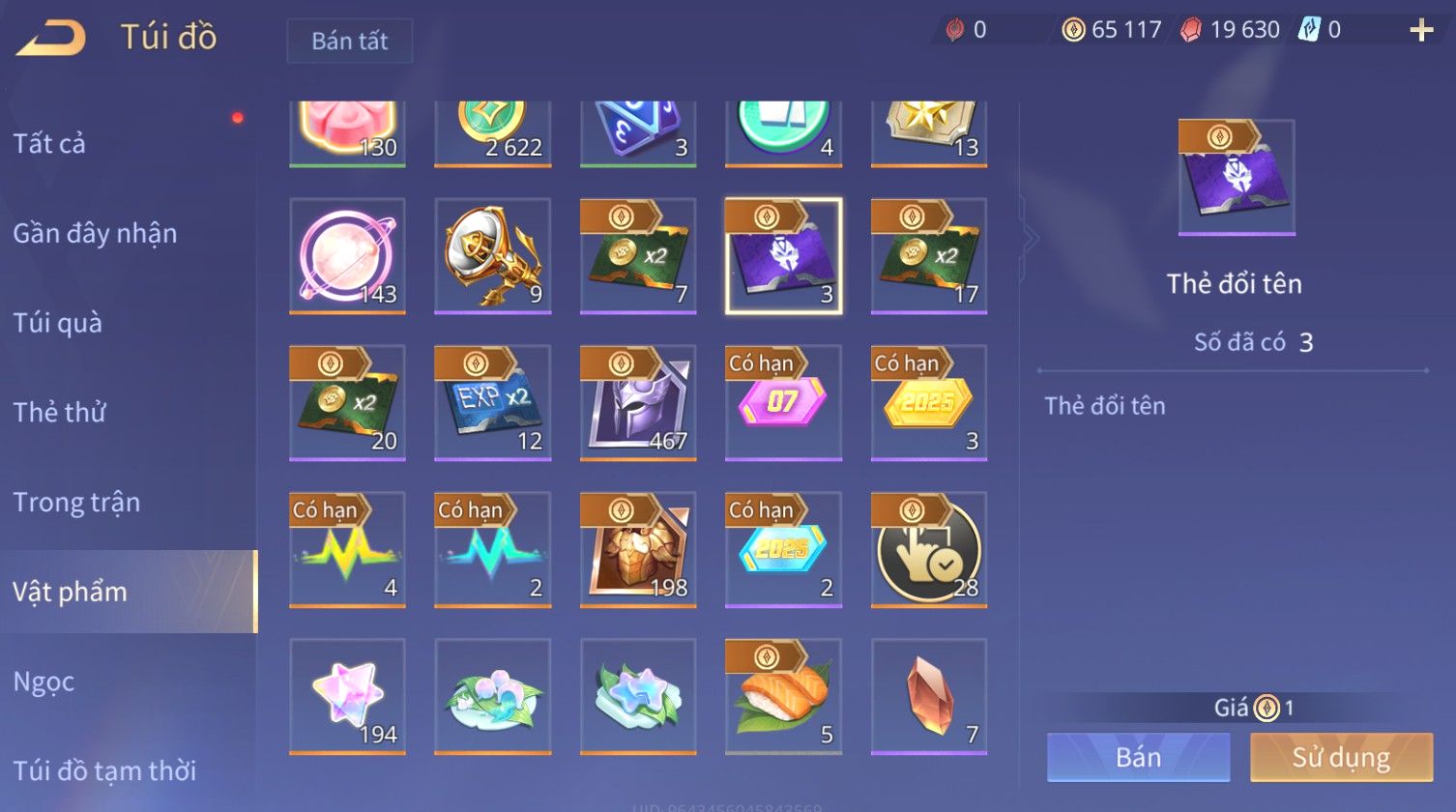
Task: Go back using the arrow button
Action: click(52, 37)
